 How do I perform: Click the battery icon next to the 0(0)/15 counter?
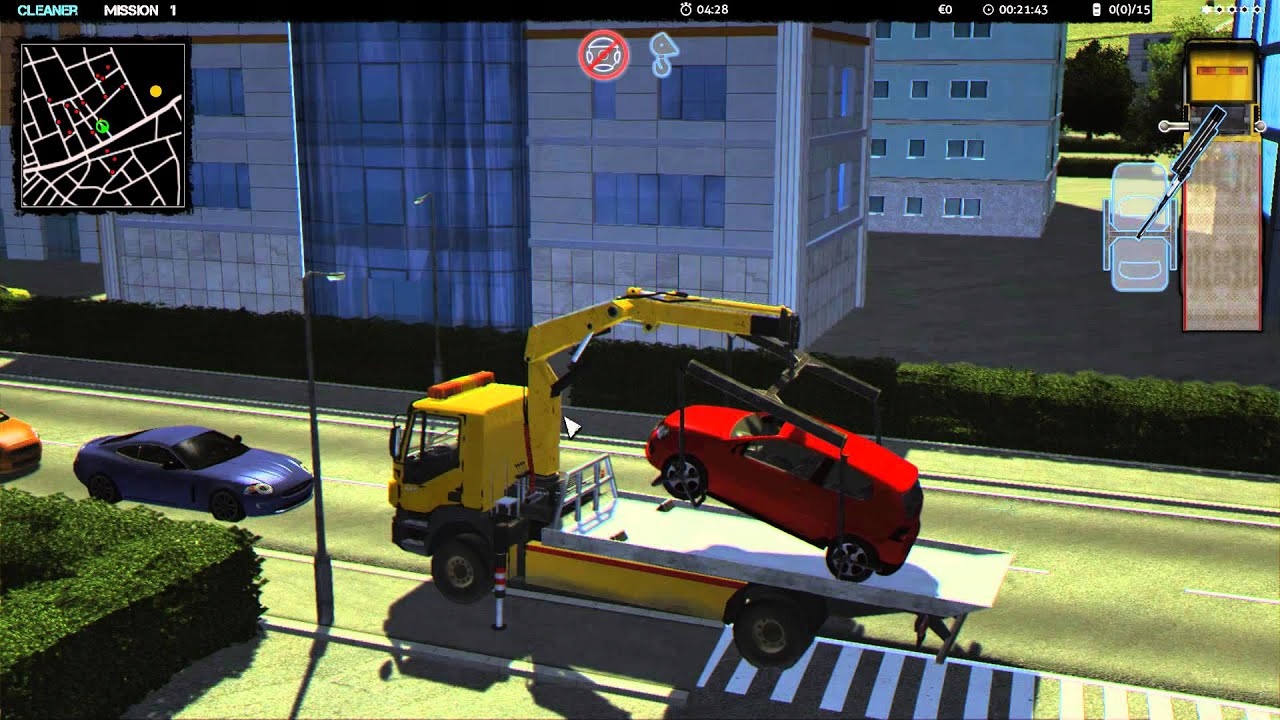[1097, 10]
